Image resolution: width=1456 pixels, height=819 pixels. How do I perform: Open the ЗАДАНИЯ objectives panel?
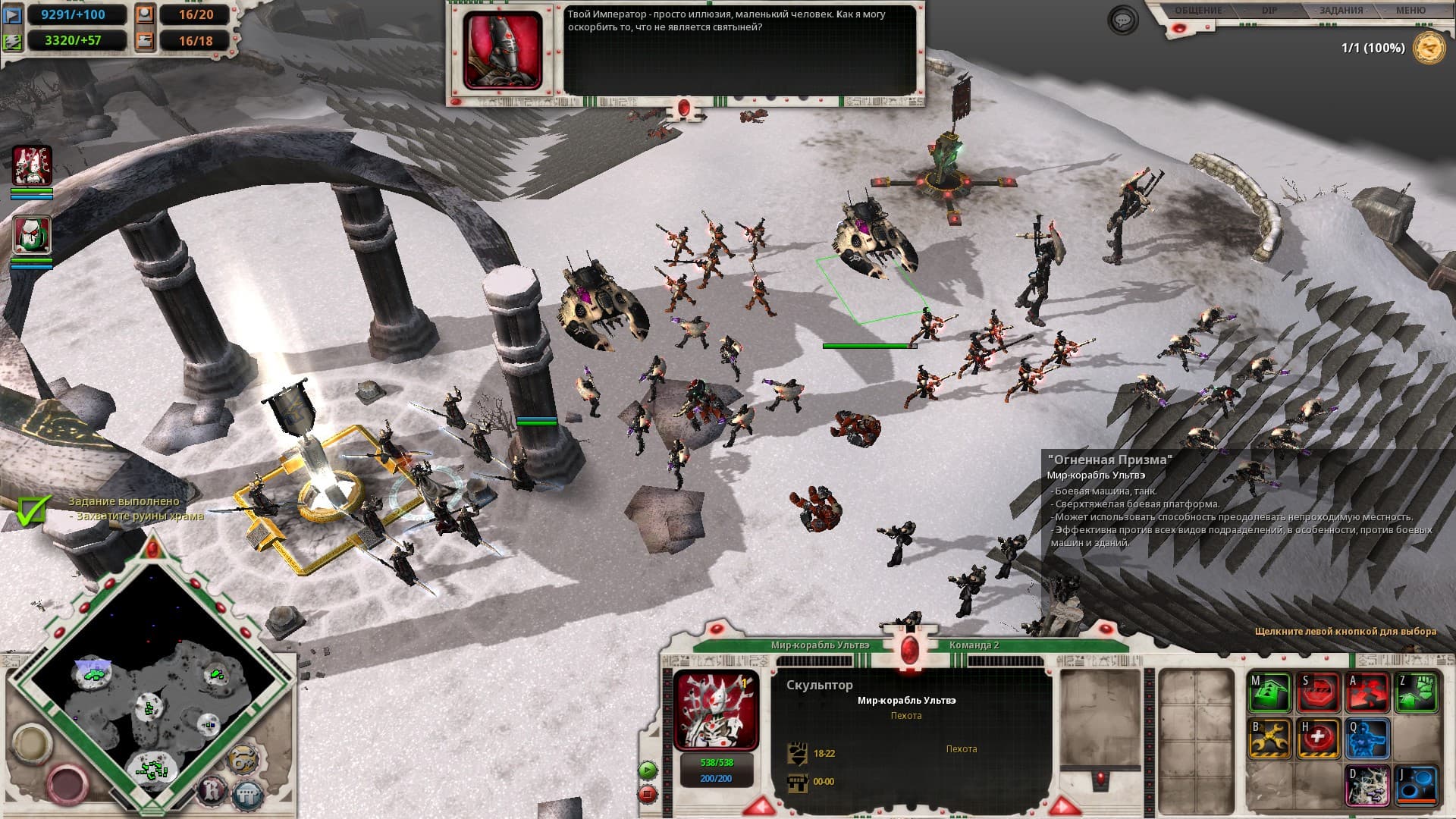click(x=1341, y=11)
